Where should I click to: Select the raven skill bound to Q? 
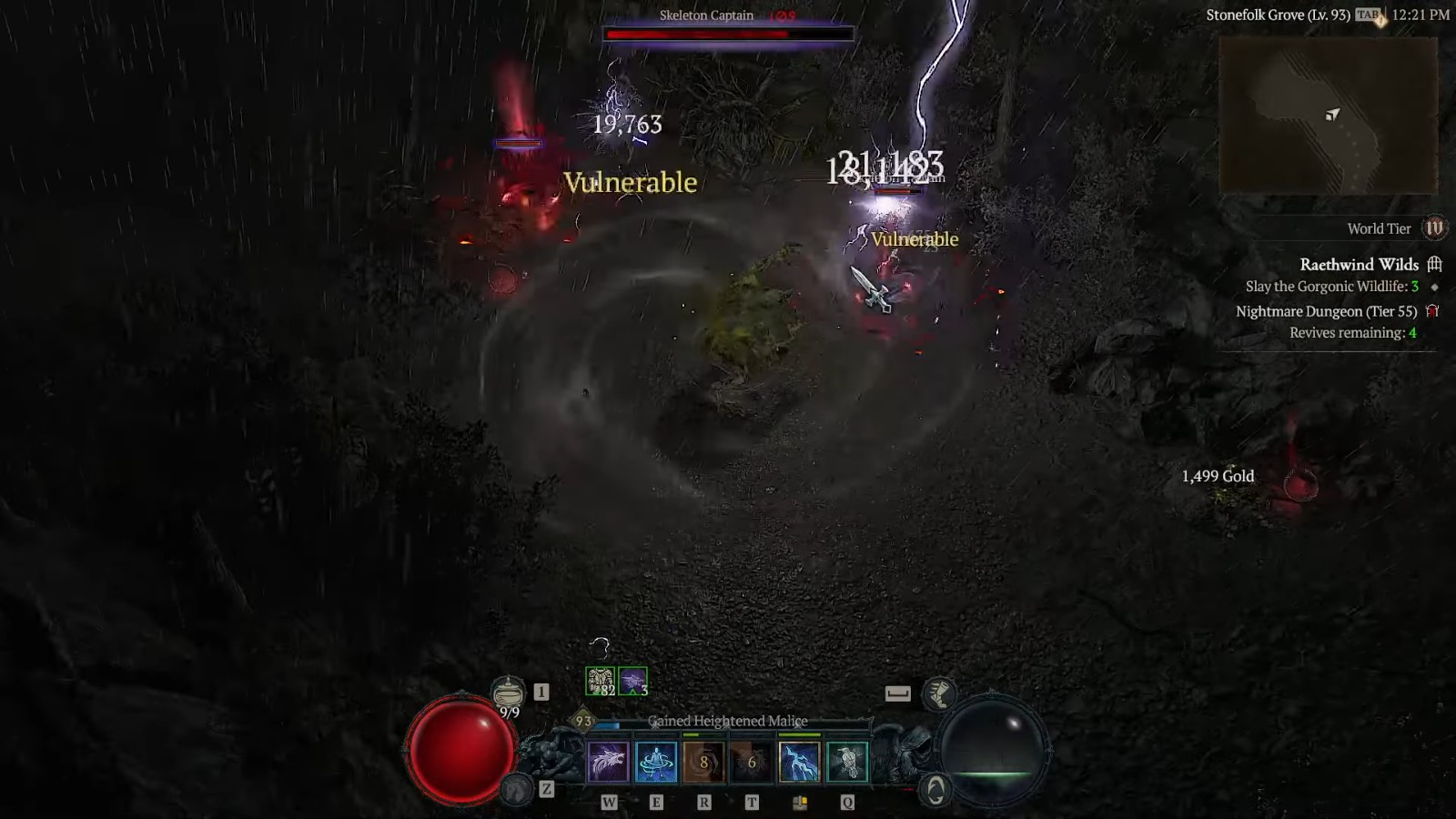pyautogui.click(x=849, y=763)
